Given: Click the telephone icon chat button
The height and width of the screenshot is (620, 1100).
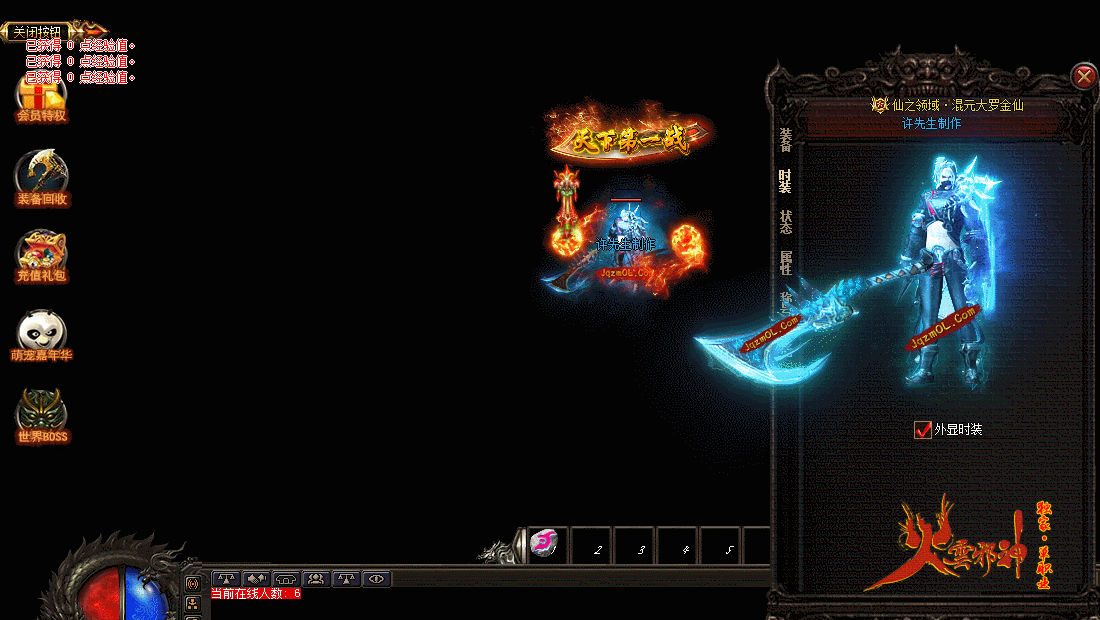Looking at the screenshot, I should (x=286, y=578).
